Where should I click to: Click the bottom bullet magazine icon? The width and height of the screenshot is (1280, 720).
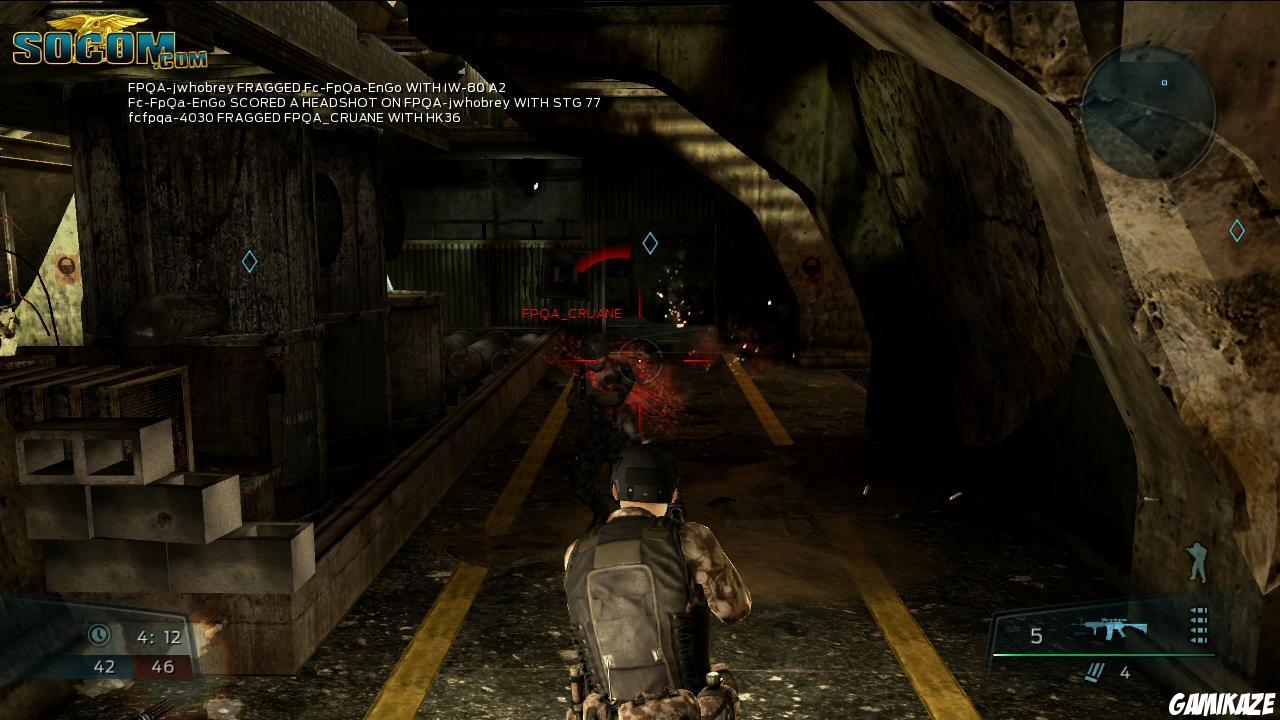pos(1197,640)
